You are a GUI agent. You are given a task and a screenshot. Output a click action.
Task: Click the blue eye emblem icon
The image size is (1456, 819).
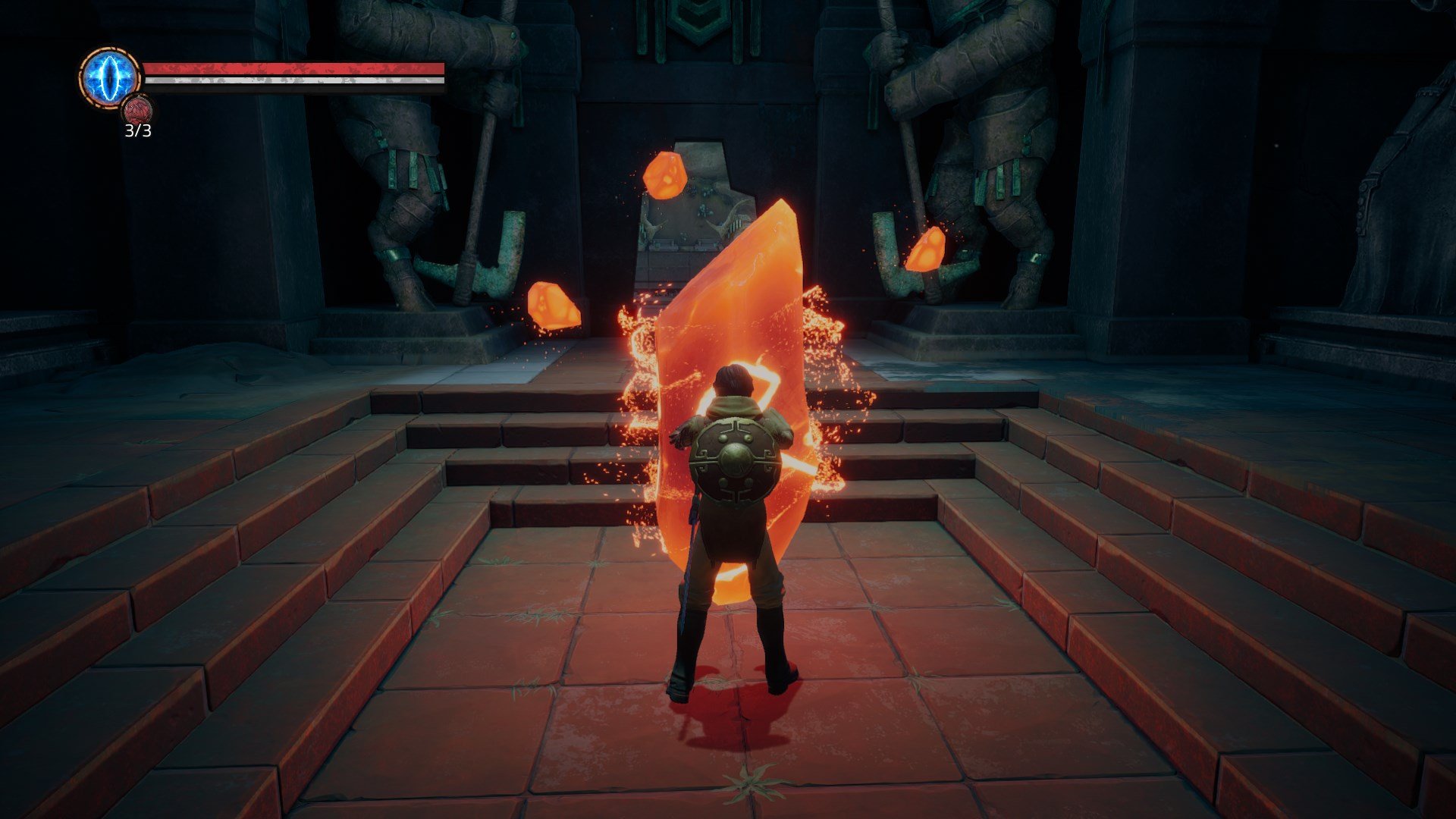(x=111, y=77)
